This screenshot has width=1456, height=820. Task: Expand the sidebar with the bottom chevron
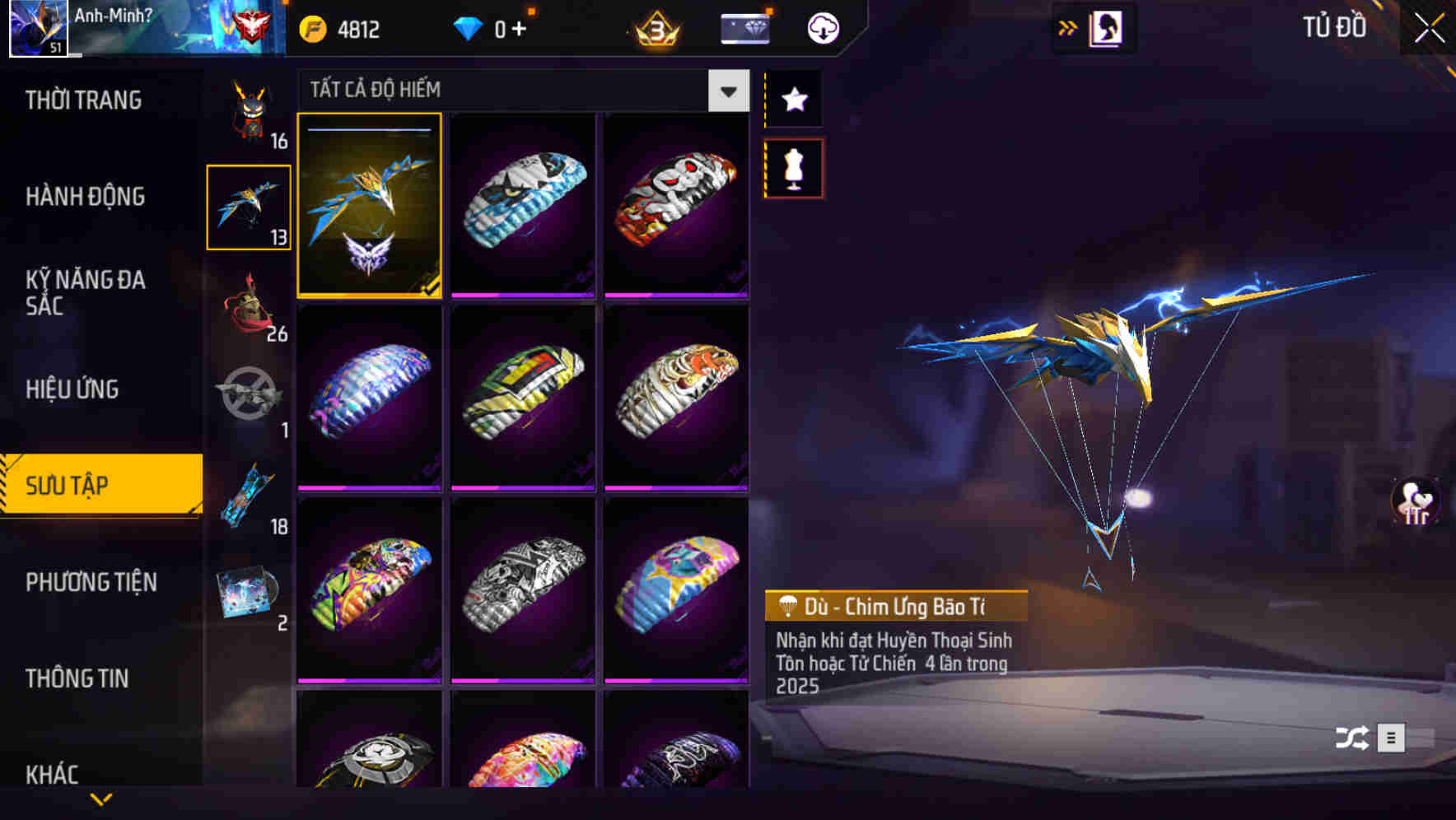click(101, 798)
